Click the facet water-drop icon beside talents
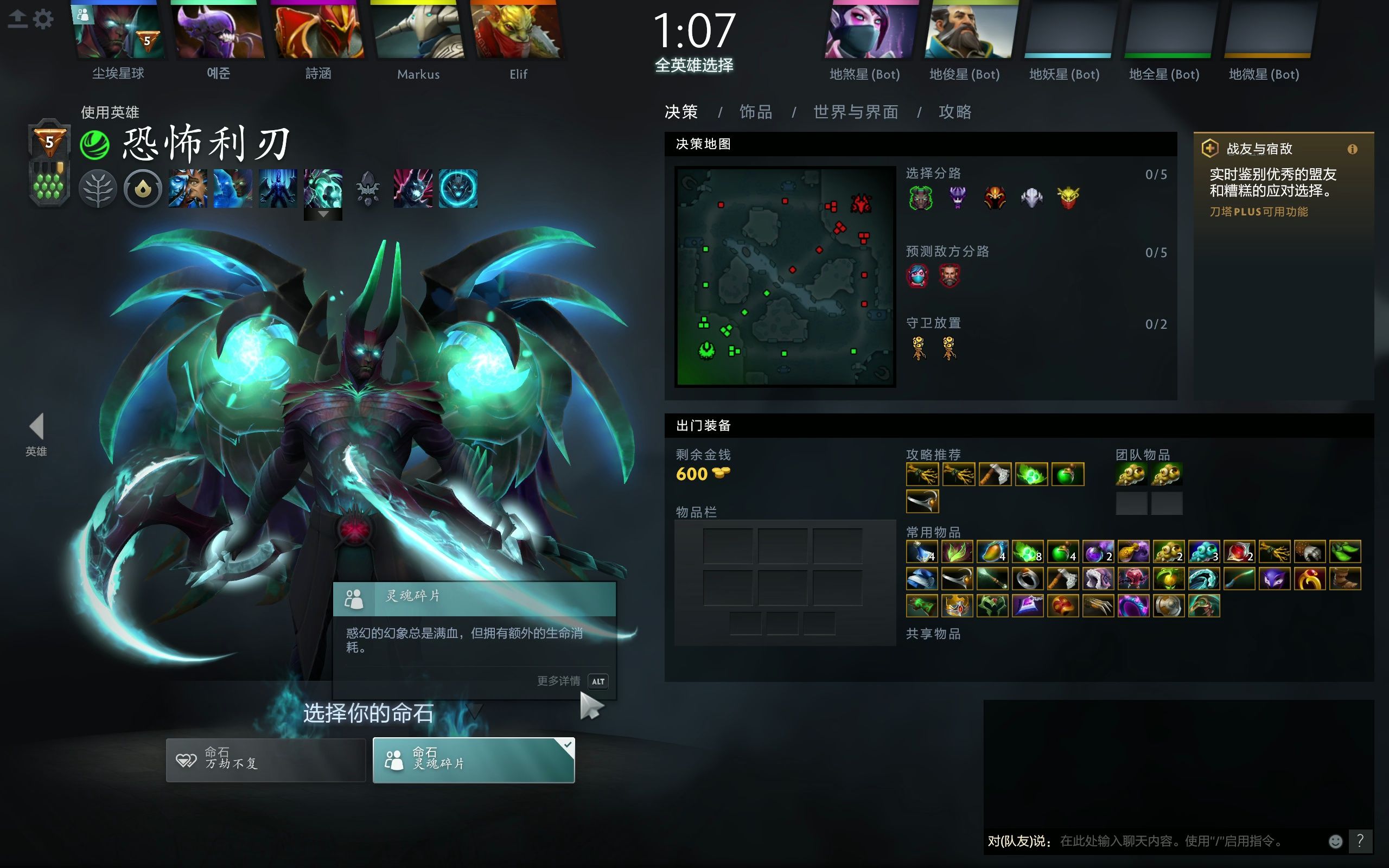This screenshot has height=868, width=1389. pos(142,188)
